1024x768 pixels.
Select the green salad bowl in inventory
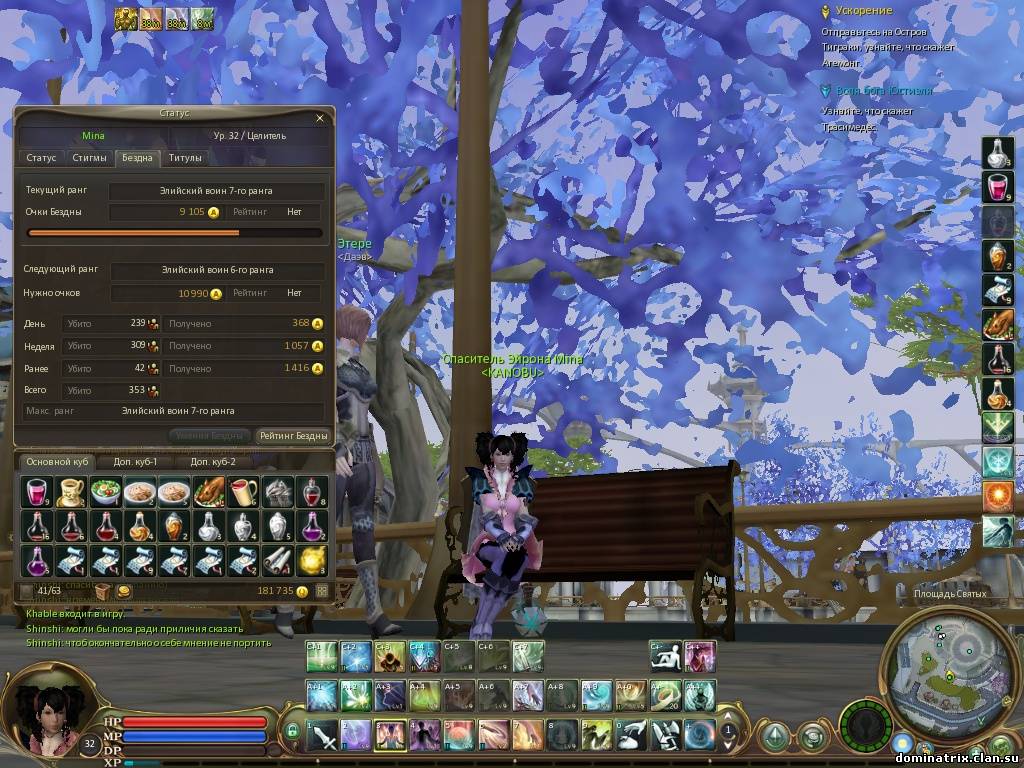click(105, 491)
